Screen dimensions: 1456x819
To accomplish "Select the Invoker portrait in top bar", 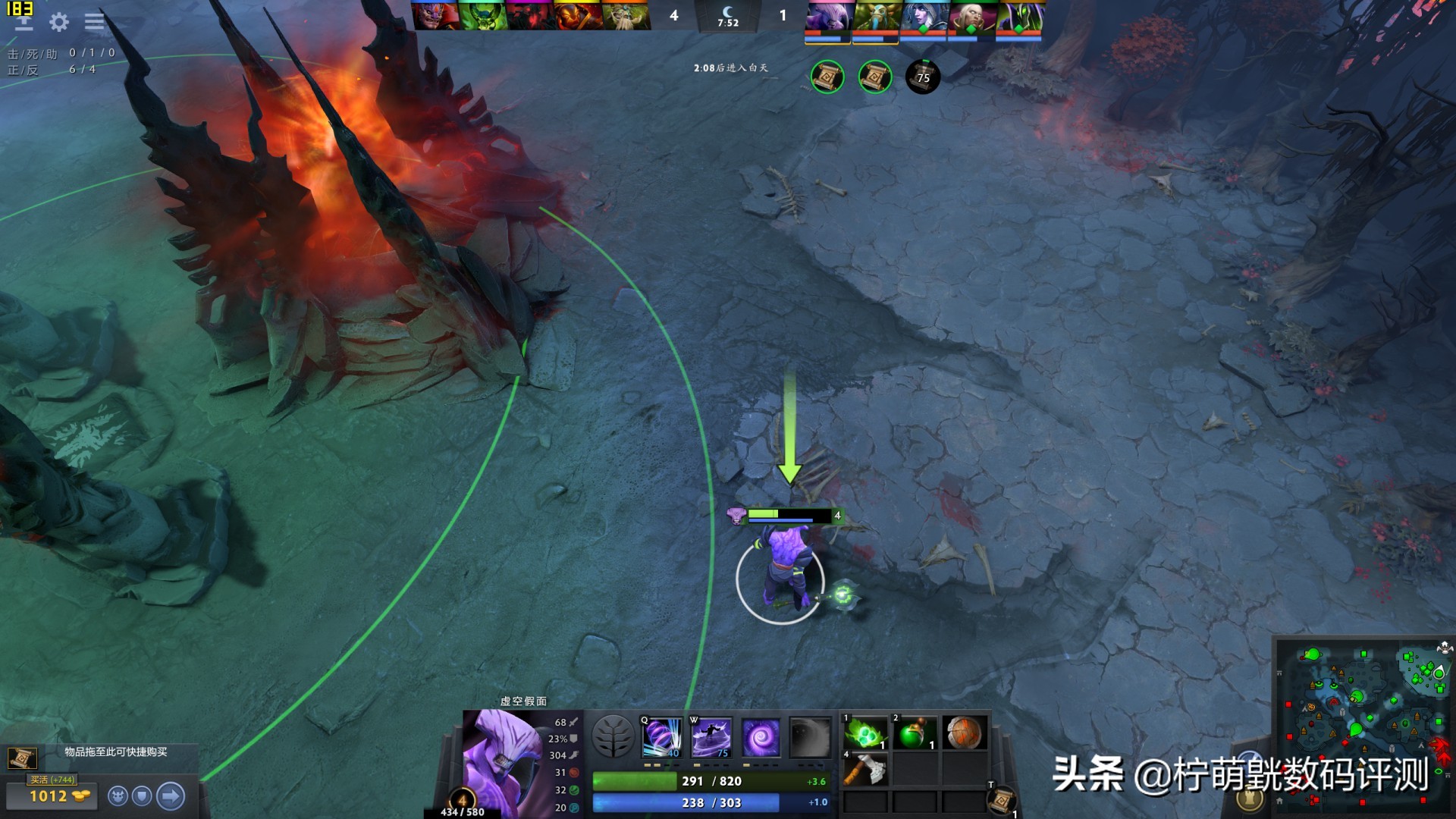I will pyautogui.click(x=971, y=16).
